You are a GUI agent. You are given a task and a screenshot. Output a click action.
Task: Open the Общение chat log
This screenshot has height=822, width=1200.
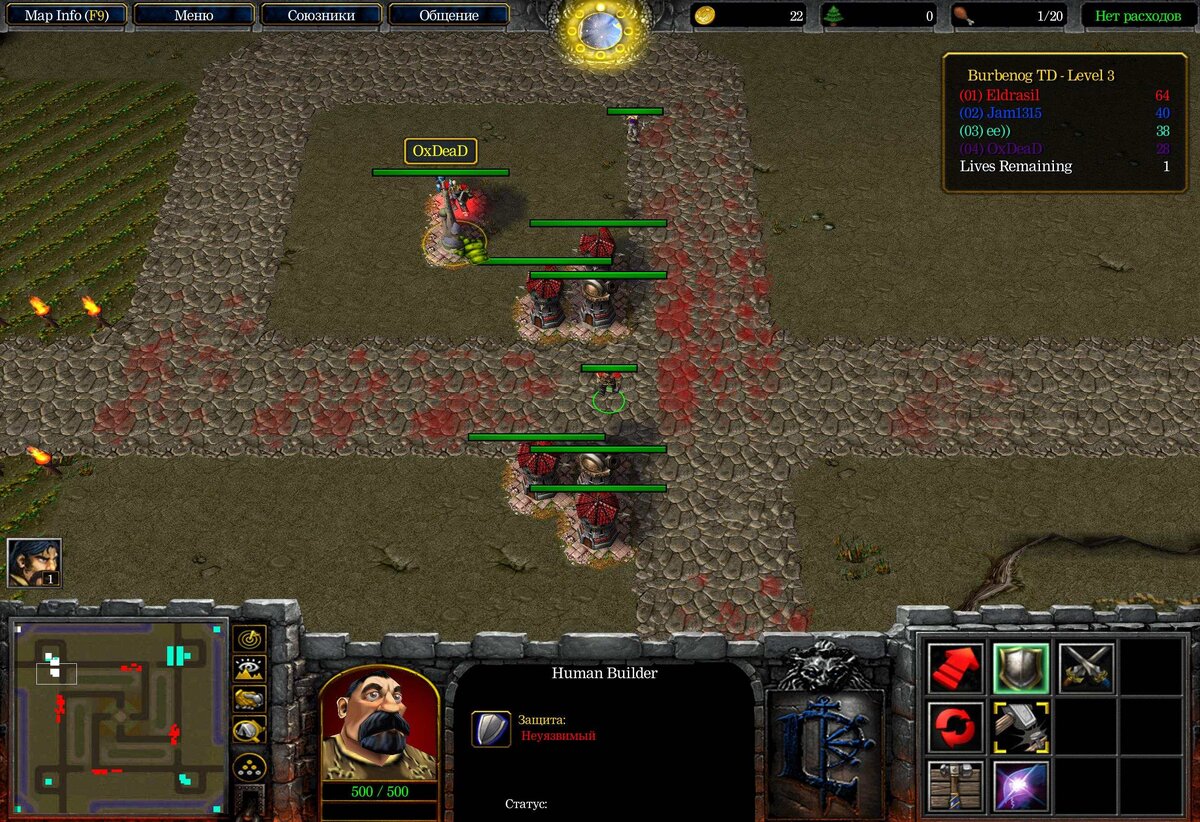coord(449,15)
